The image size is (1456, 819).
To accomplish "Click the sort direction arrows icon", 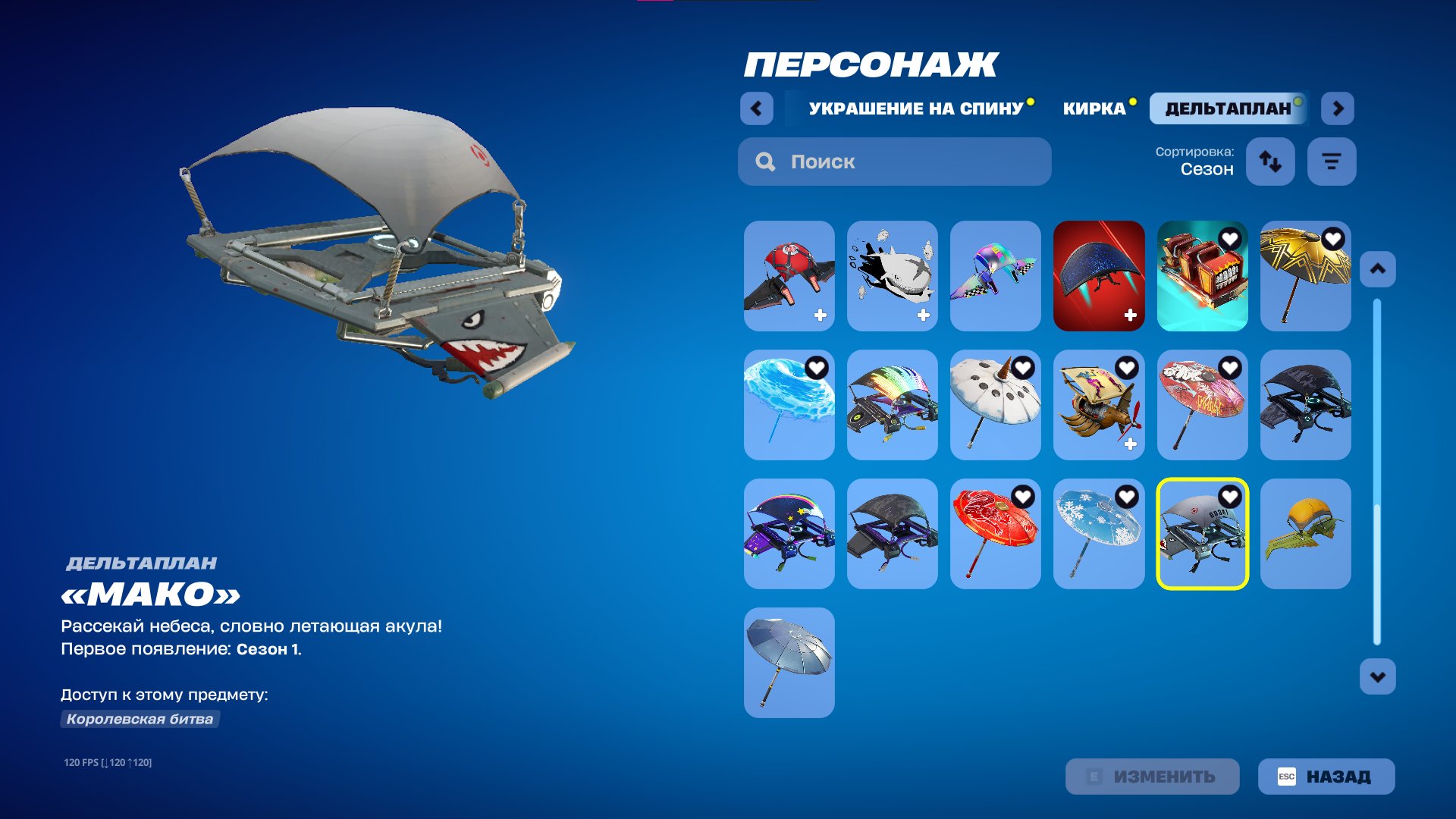I will pyautogui.click(x=1270, y=161).
